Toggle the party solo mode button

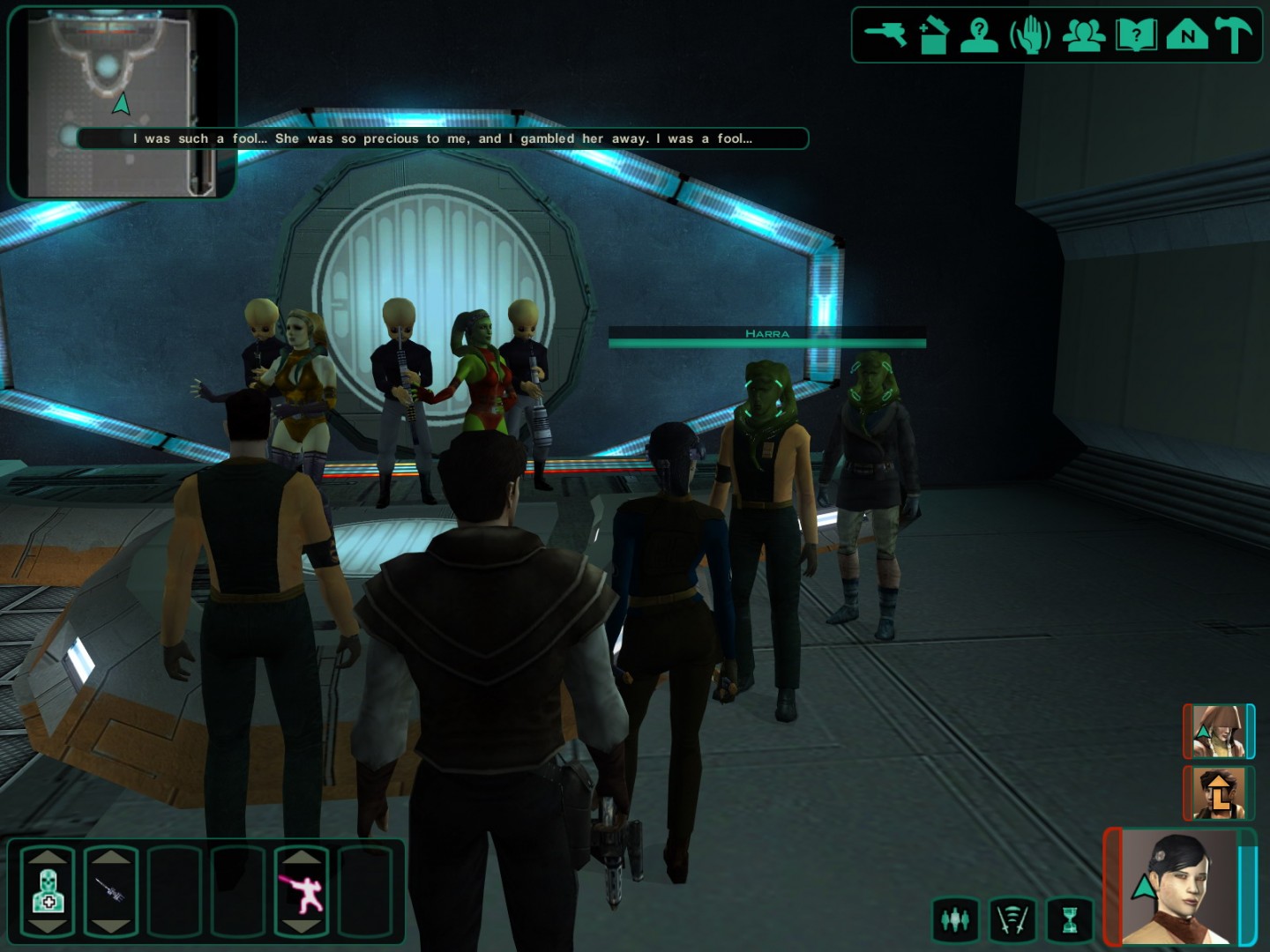954,920
